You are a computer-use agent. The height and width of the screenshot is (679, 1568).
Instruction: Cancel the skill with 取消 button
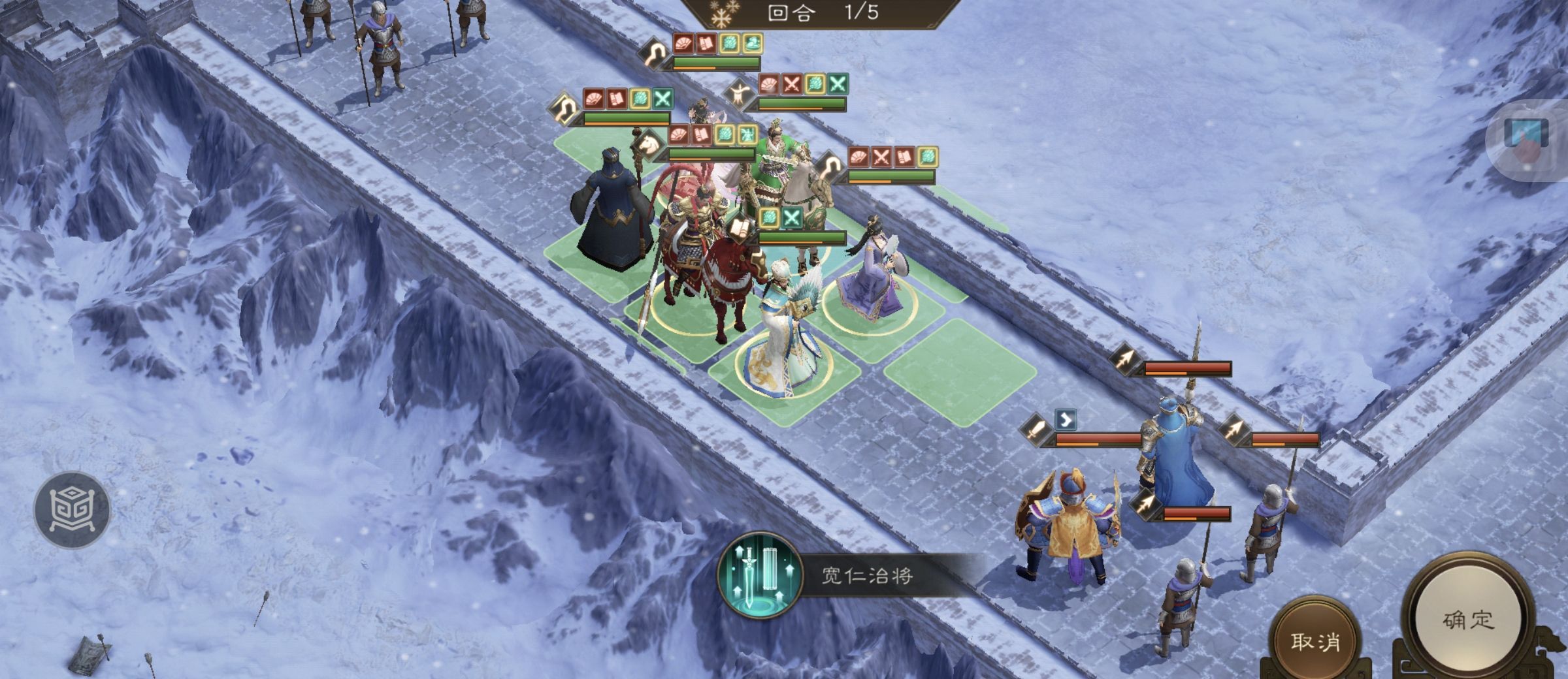point(1315,642)
